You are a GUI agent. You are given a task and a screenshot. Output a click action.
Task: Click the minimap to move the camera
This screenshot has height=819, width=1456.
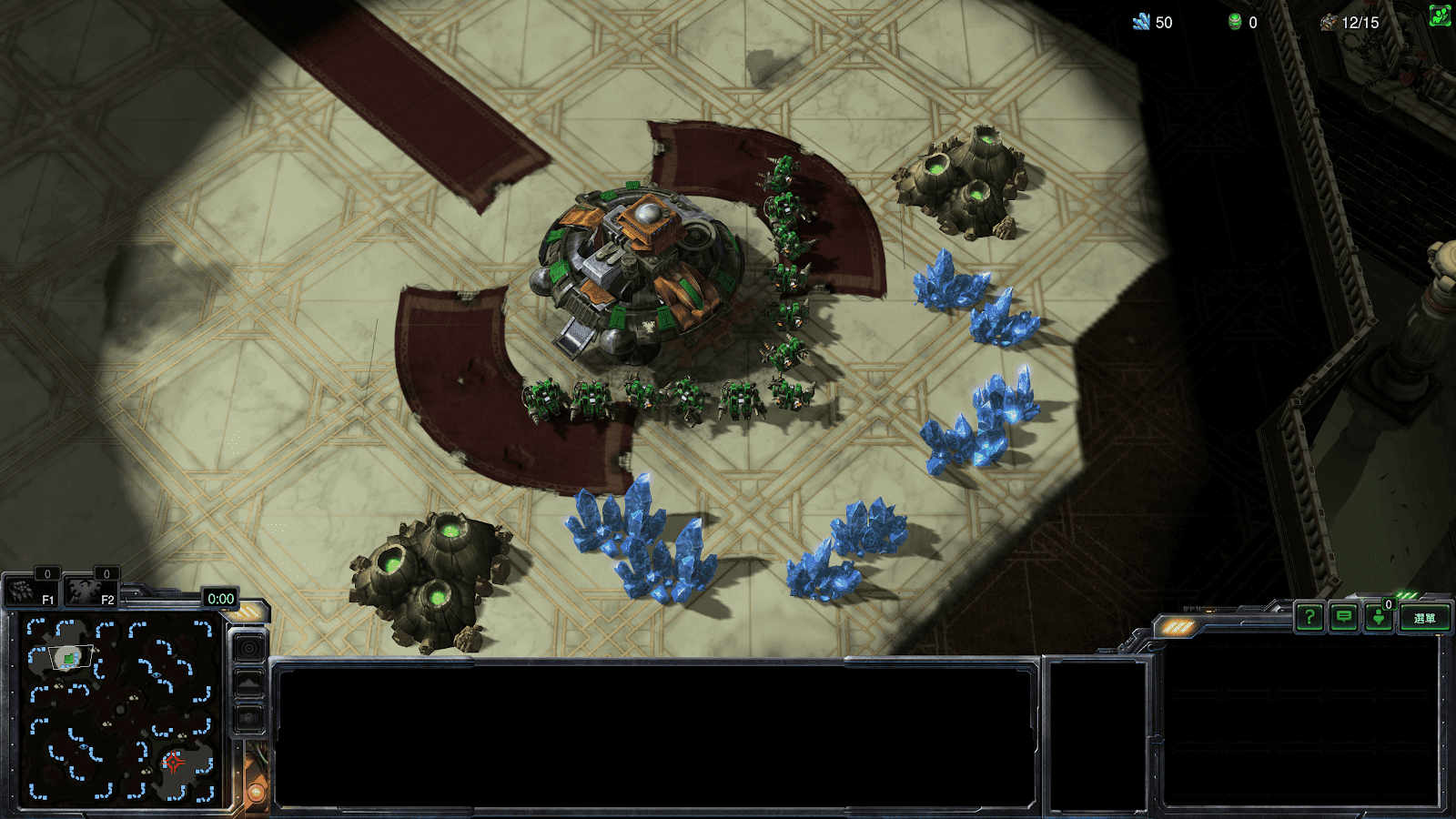tap(118, 710)
